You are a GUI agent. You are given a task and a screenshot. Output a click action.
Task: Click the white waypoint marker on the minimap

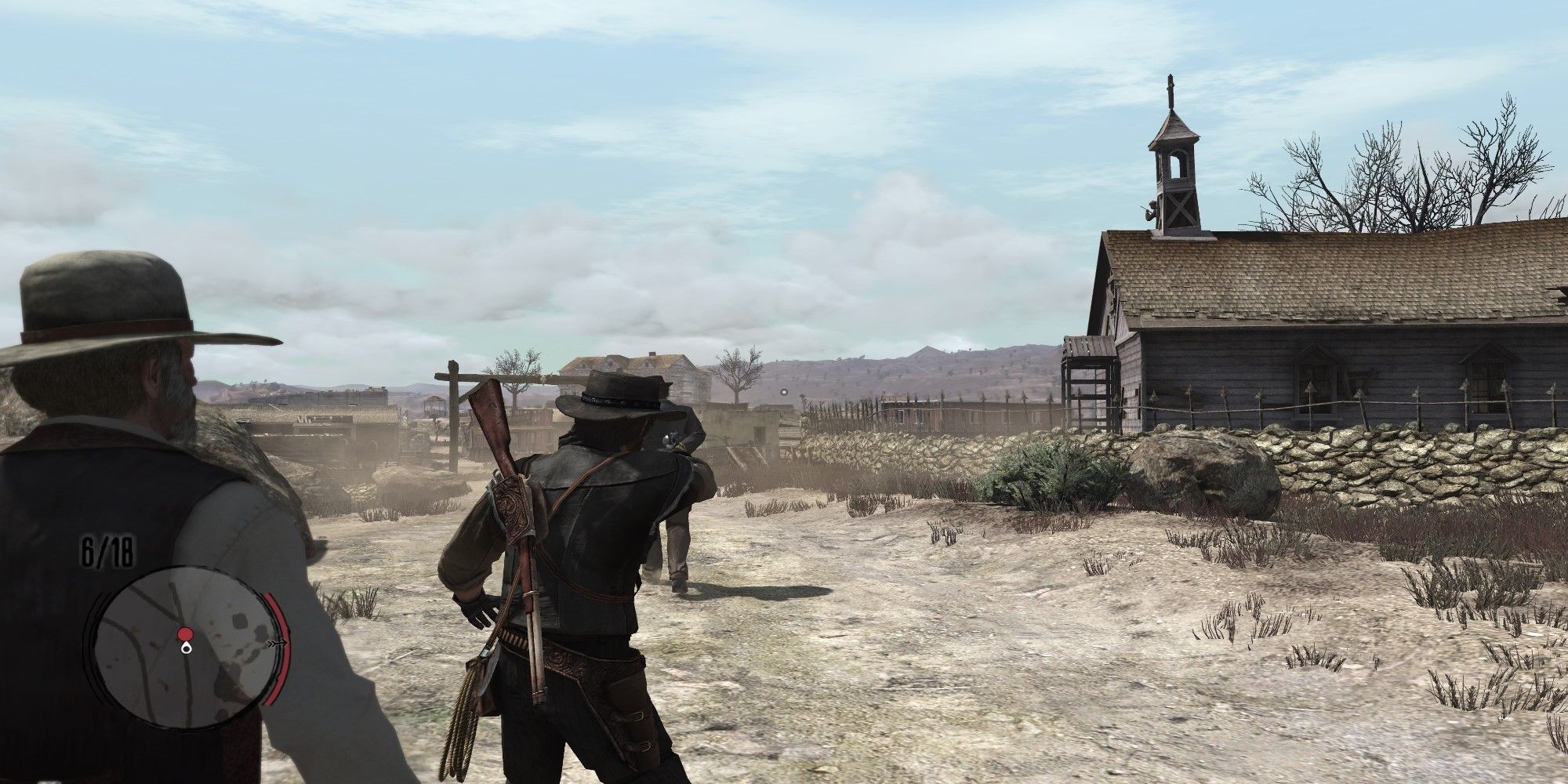(x=186, y=648)
